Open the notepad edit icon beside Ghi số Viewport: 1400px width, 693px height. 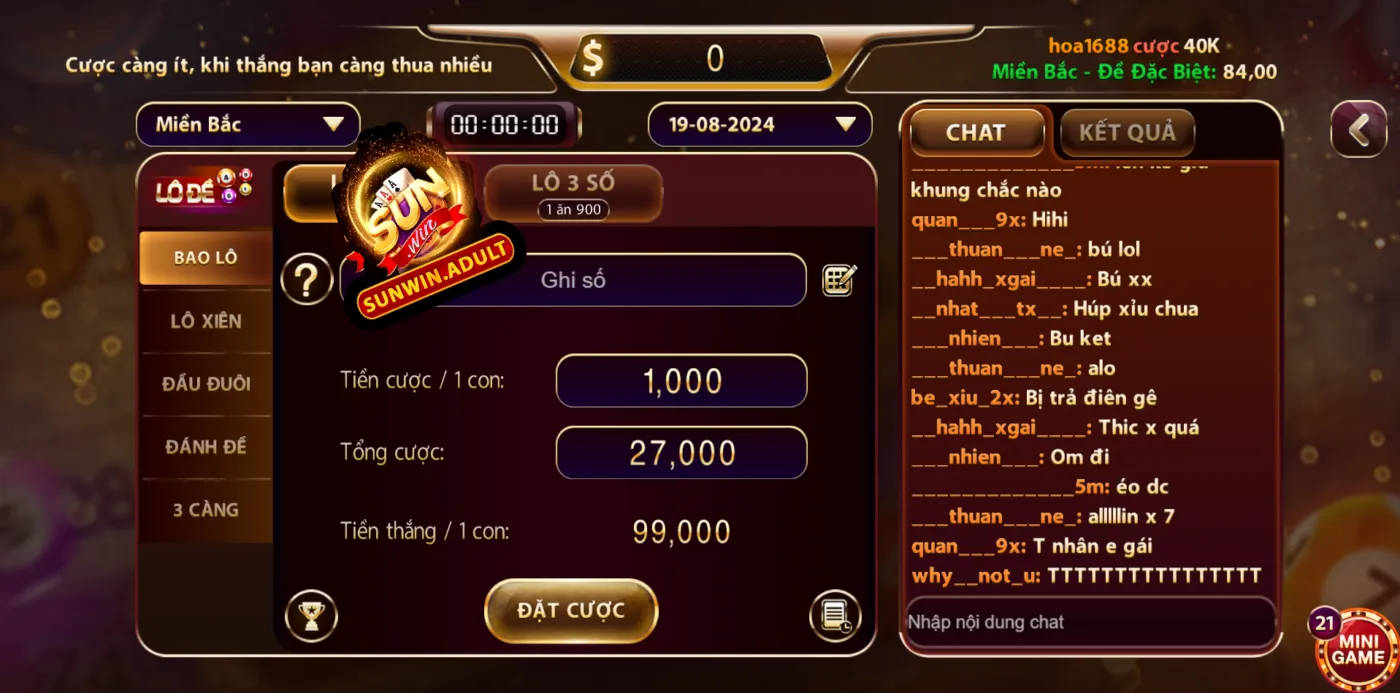point(839,280)
